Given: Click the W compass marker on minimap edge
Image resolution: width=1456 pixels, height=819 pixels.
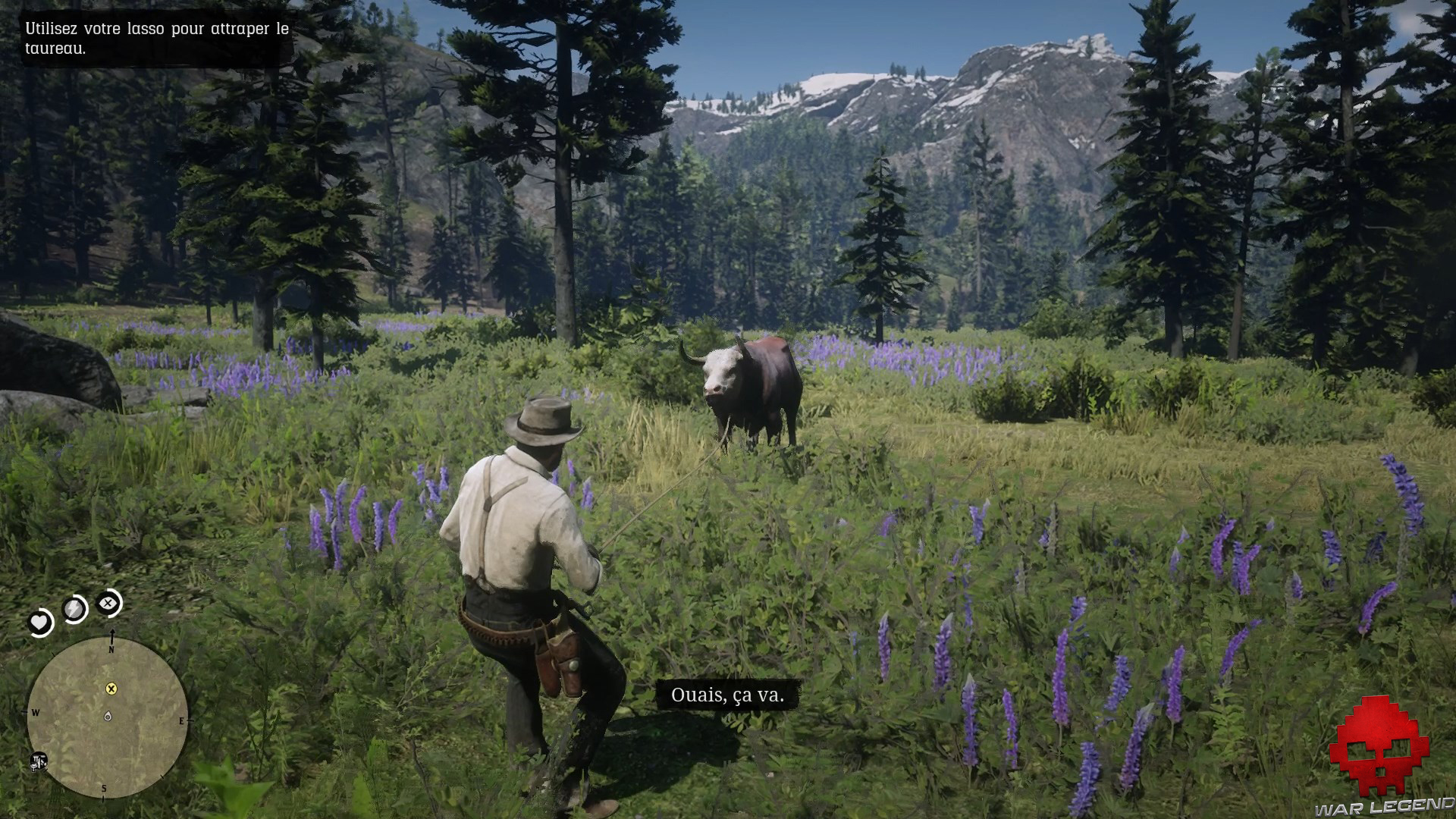Looking at the screenshot, I should 36,713.
